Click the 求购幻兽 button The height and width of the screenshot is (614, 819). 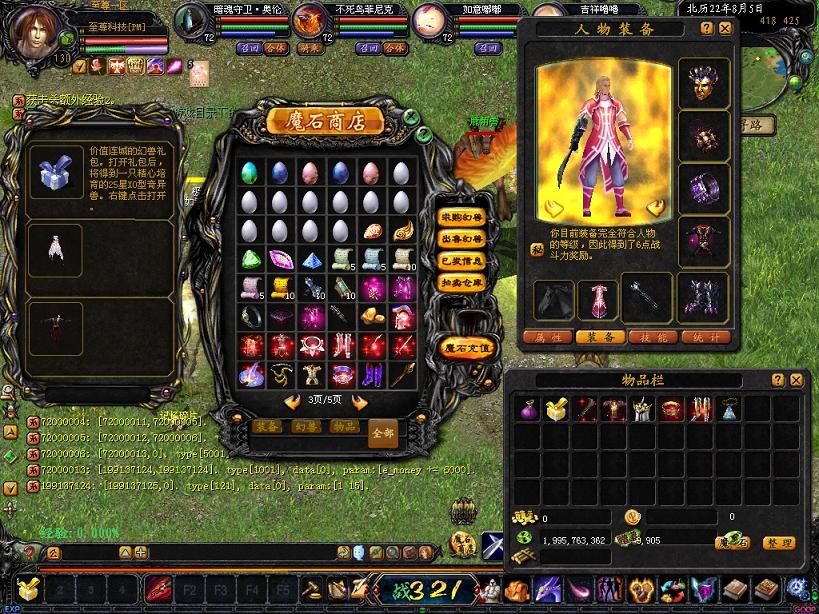click(462, 217)
